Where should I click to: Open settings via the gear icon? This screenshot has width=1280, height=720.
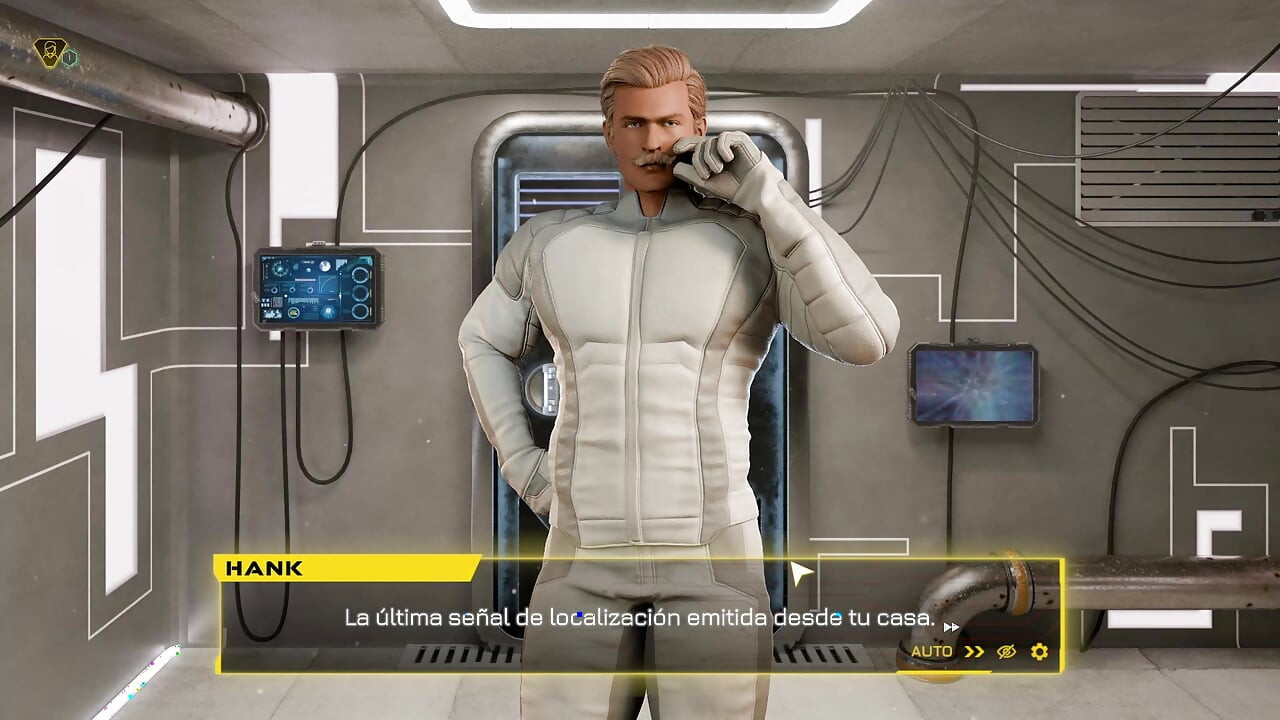(x=1039, y=652)
